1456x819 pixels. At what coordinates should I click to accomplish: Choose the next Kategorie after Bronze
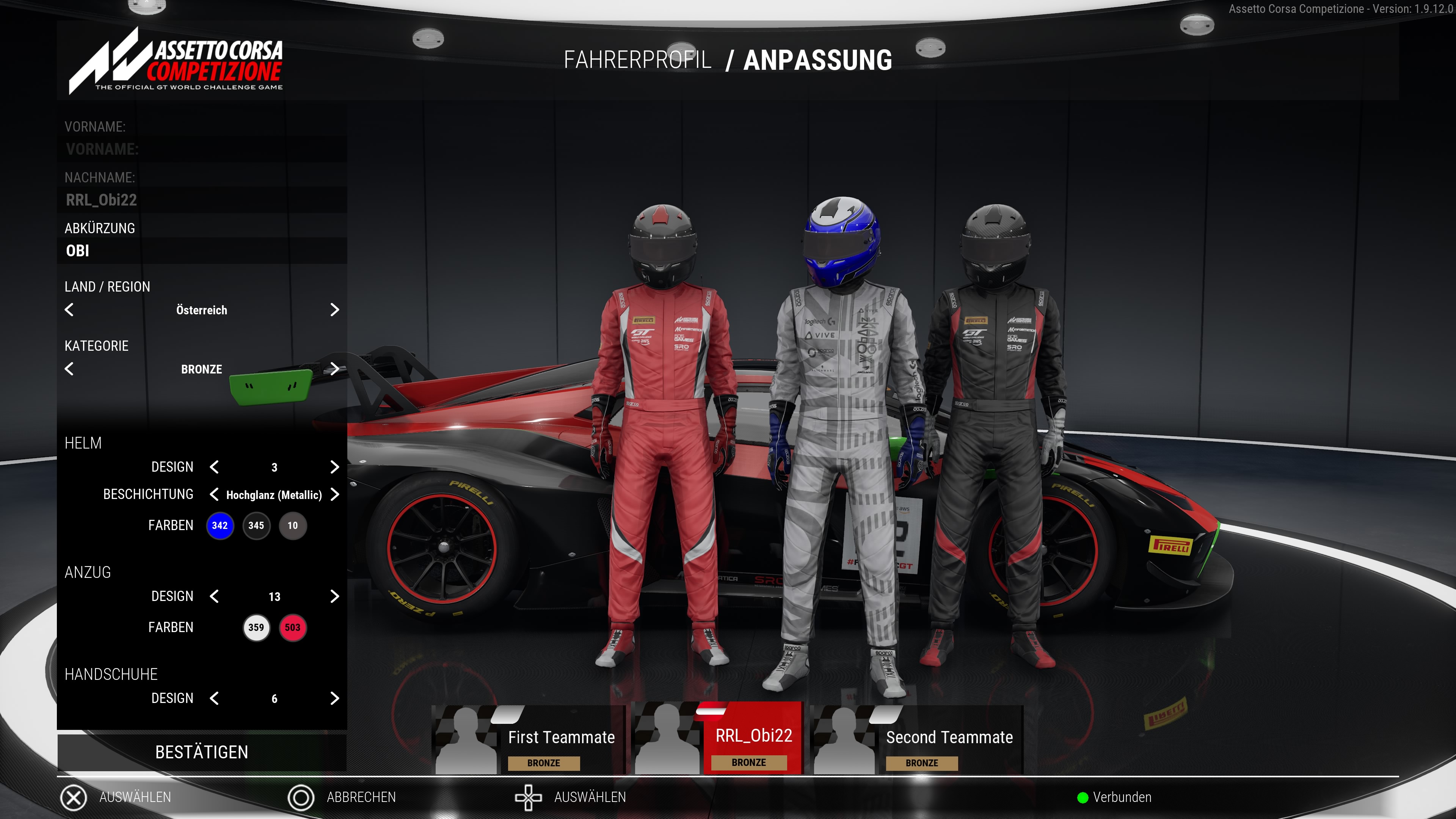334,369
